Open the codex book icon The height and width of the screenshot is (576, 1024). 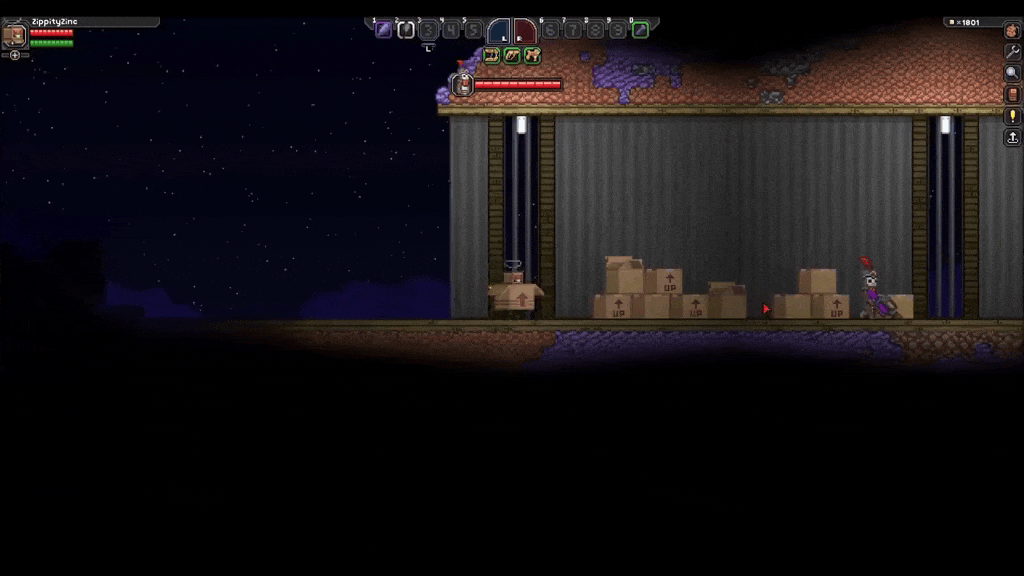point(1012,94)
